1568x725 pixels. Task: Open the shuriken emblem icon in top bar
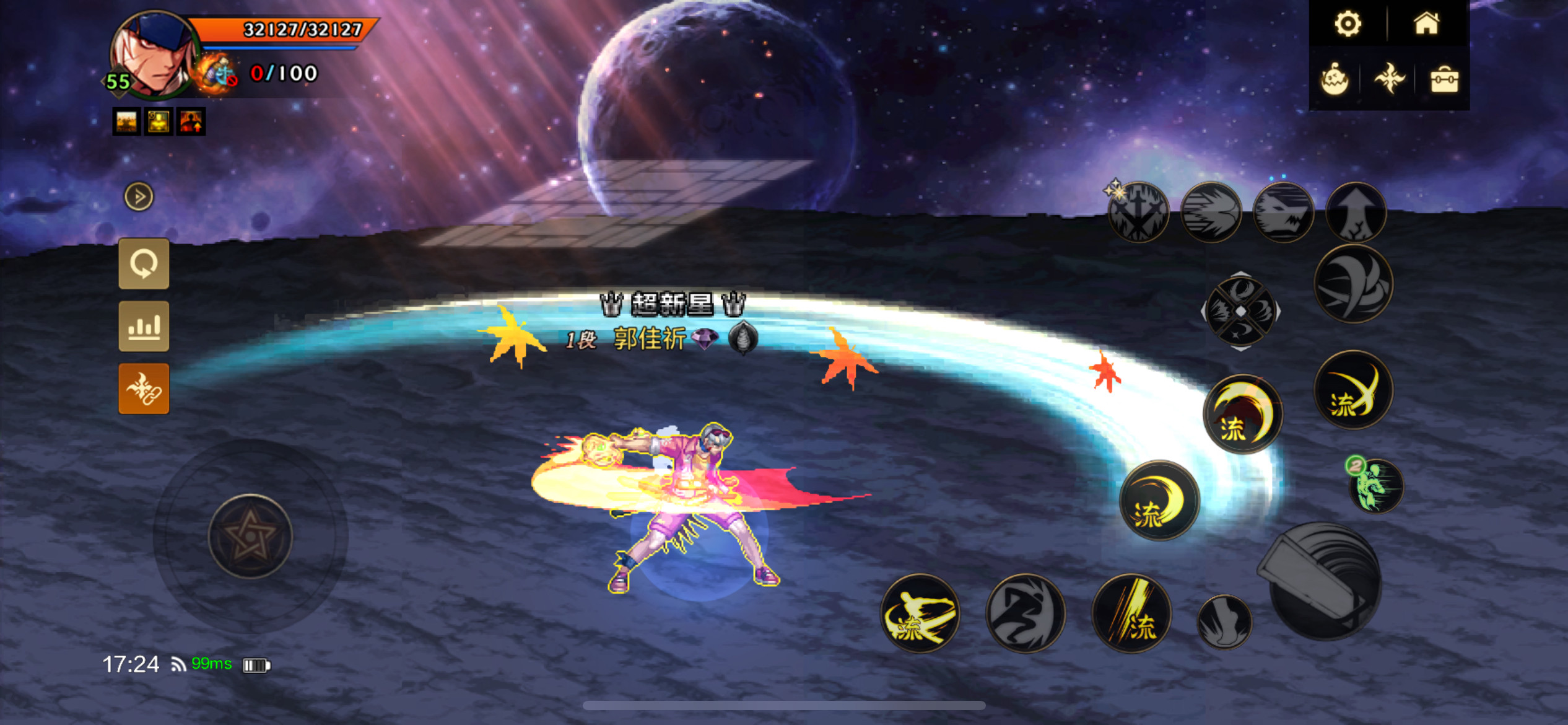coord(1389,79)
